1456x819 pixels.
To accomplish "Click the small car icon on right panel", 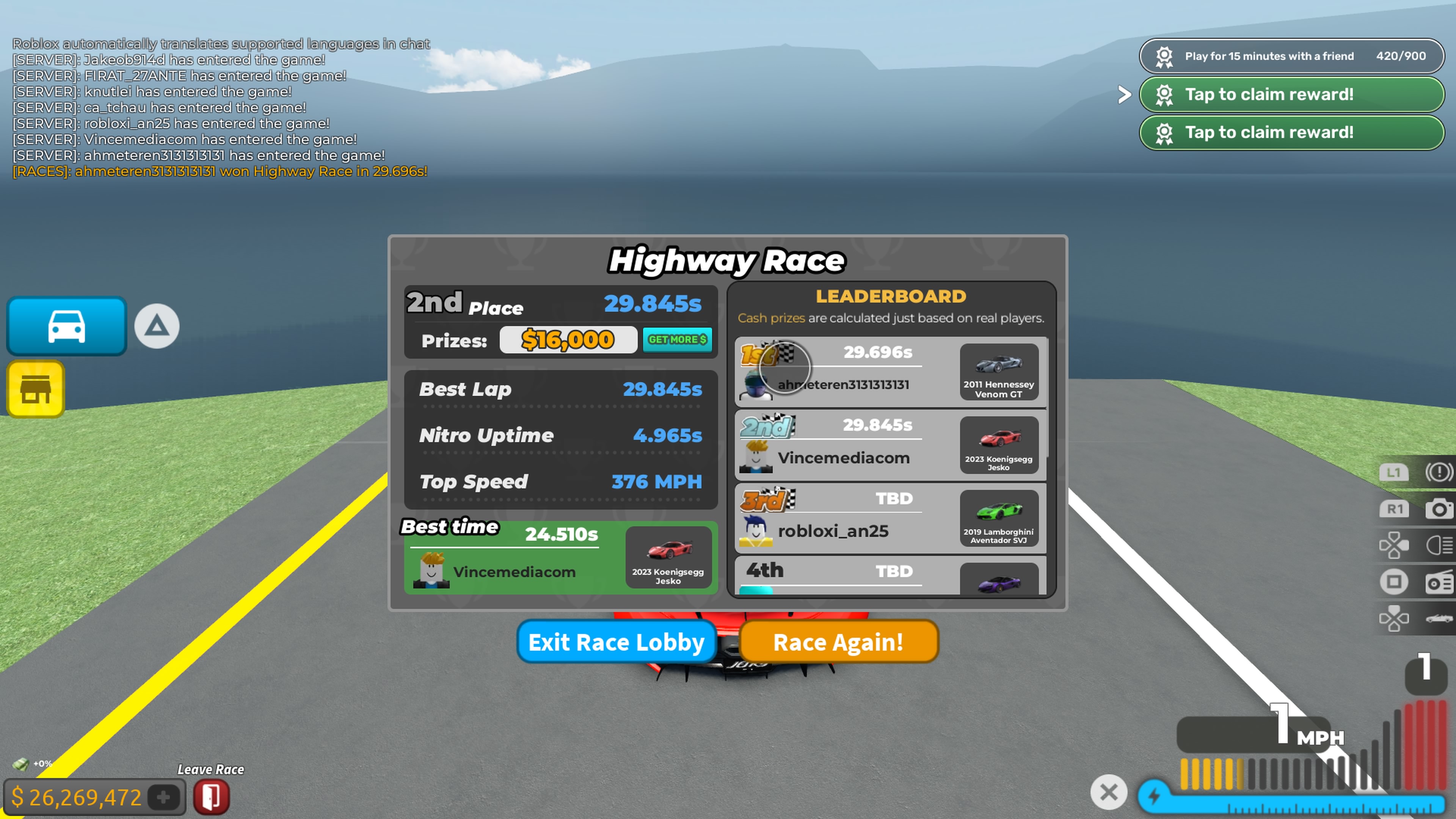I will (x=1439, y=618).
